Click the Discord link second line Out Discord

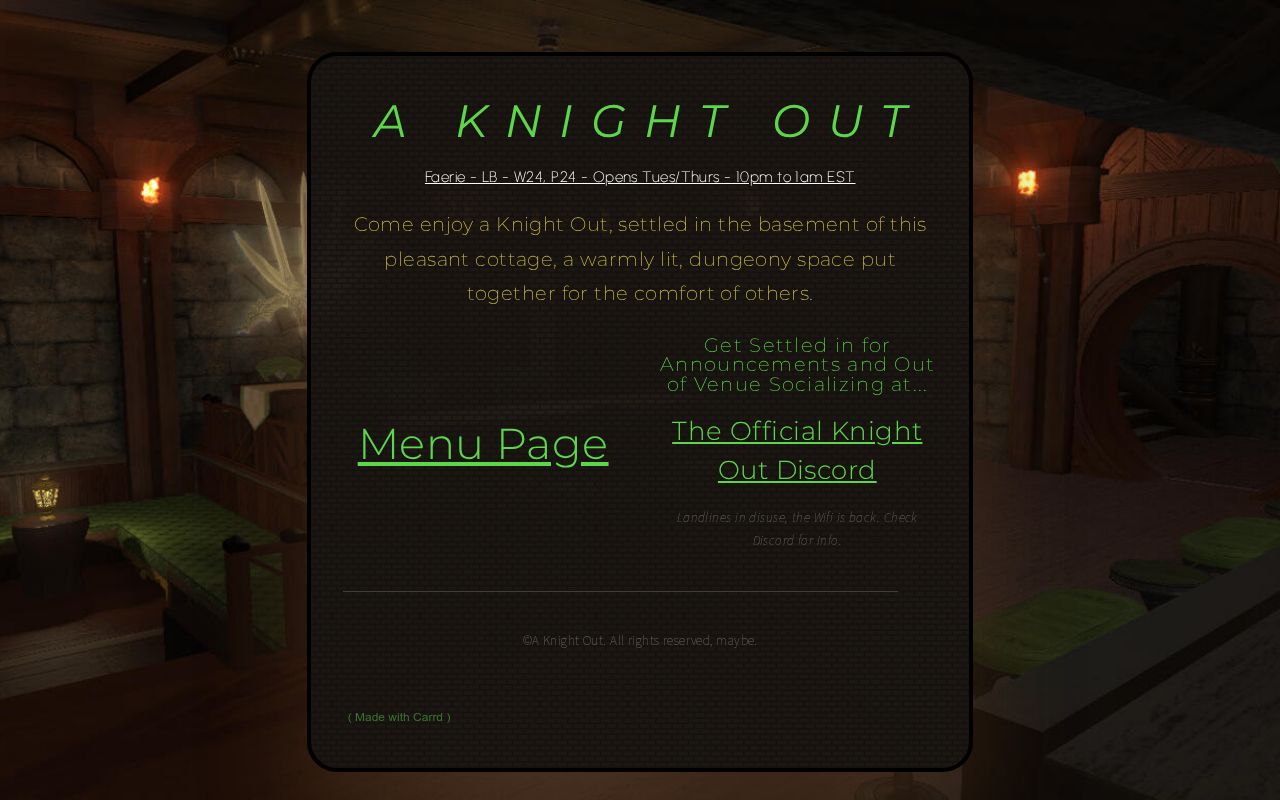(797, 469)
